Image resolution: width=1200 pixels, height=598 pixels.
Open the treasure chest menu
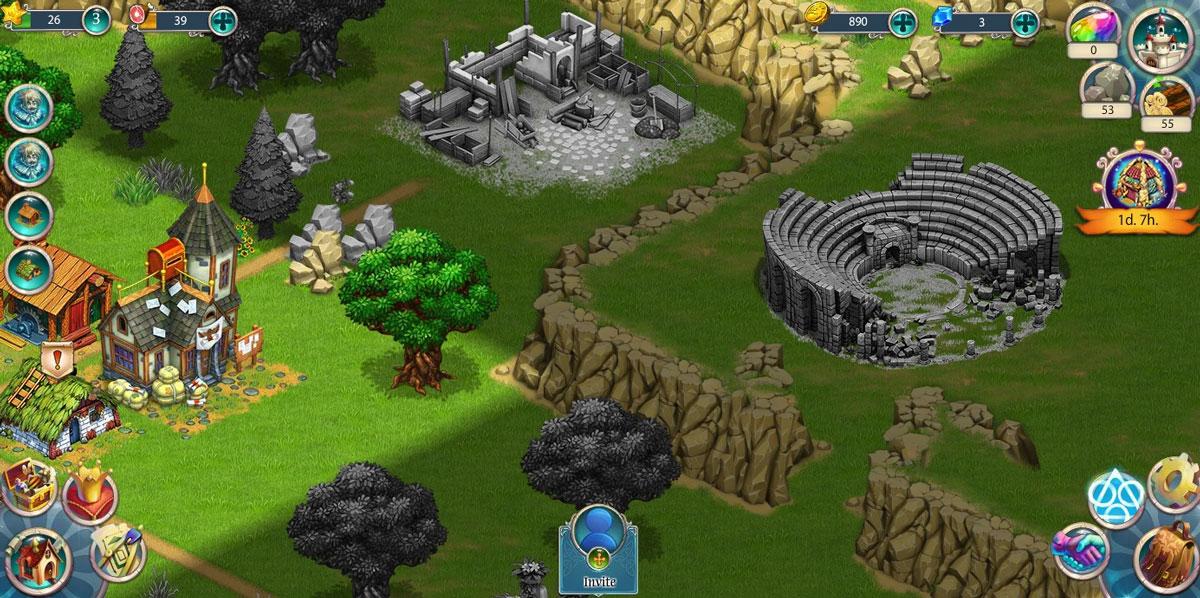28,489
